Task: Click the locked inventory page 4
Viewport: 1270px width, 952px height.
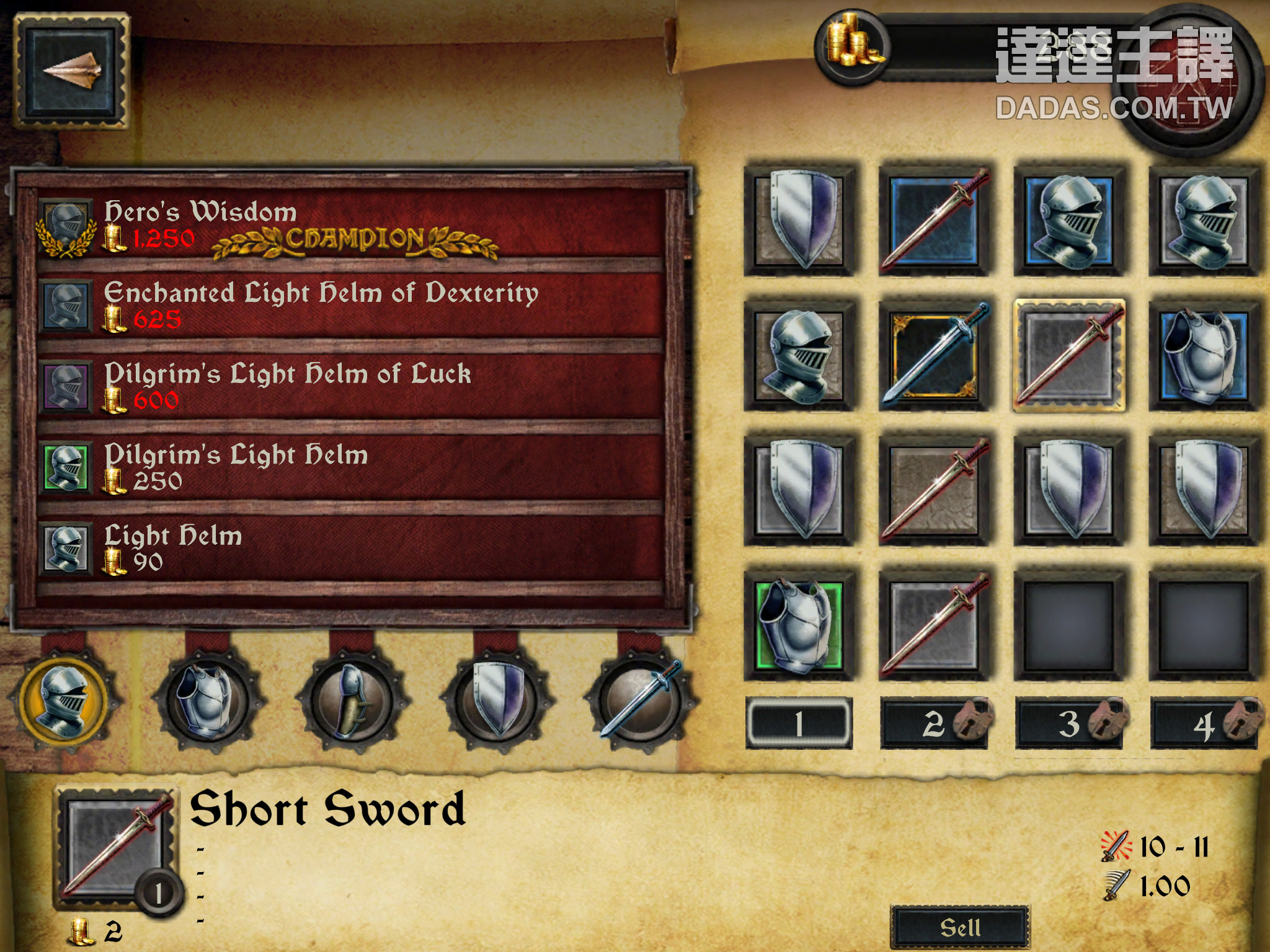Action: pos(1204,723)
